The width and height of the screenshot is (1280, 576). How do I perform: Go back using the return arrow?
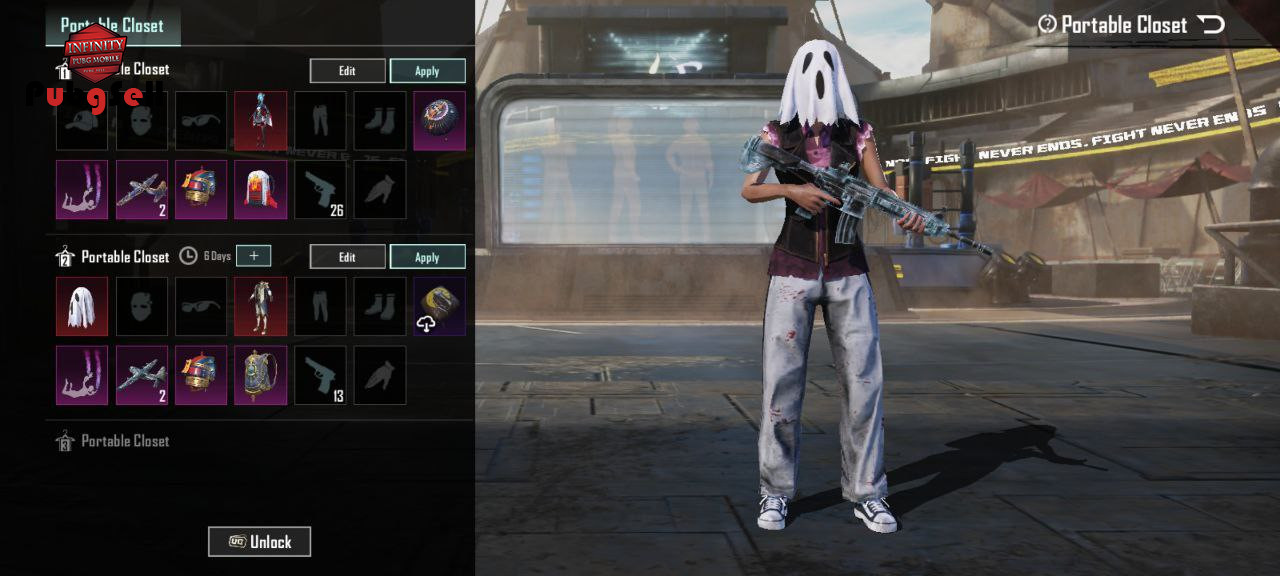[x=1211, y=25]
